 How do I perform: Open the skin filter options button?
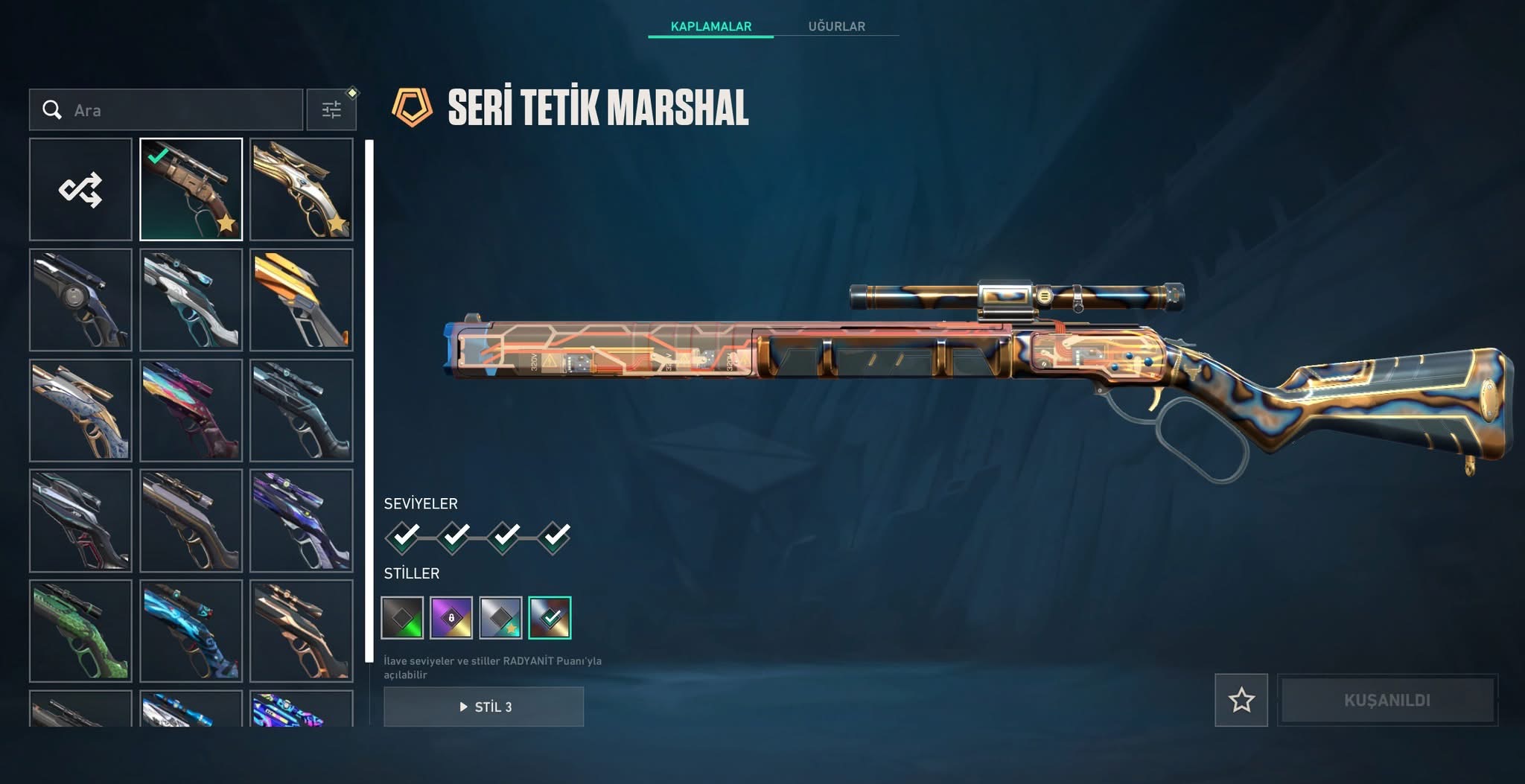pyautogui.click(x=331, y=110)
